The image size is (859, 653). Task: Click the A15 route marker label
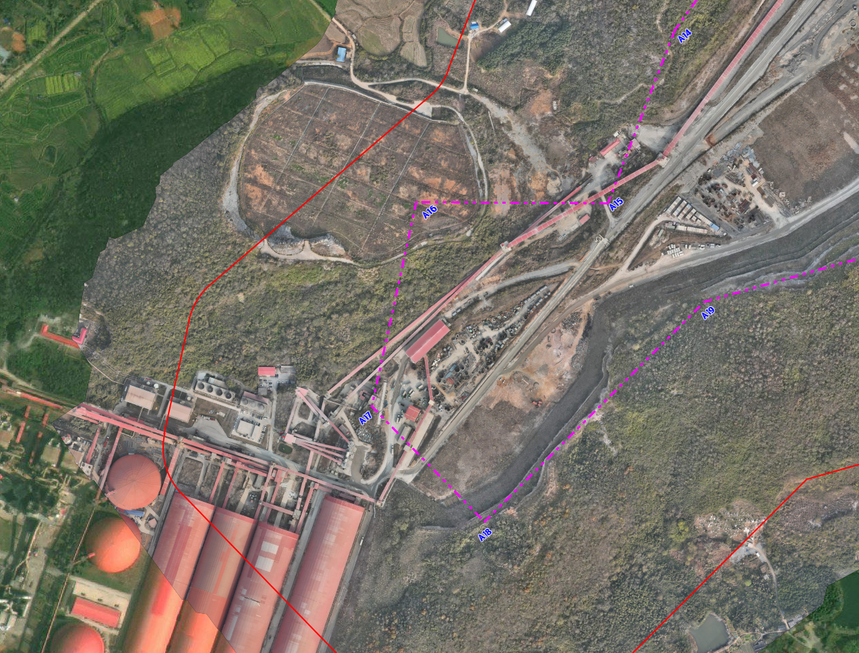616,204
